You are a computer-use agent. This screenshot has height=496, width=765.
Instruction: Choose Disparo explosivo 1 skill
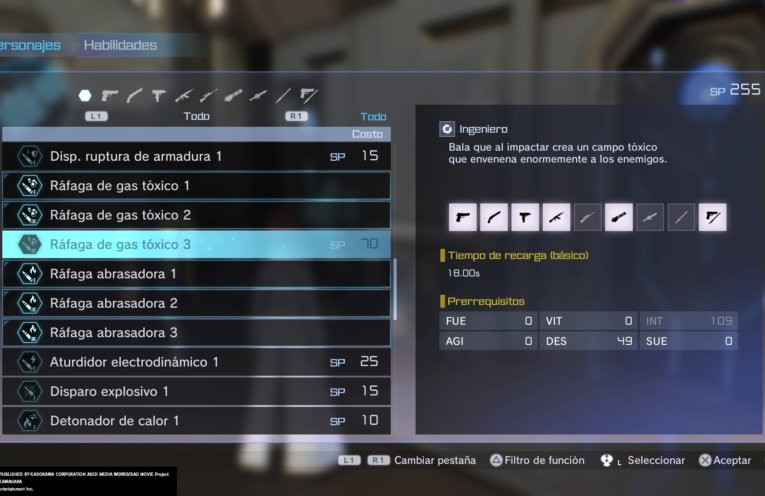click(x=196, y=391)
